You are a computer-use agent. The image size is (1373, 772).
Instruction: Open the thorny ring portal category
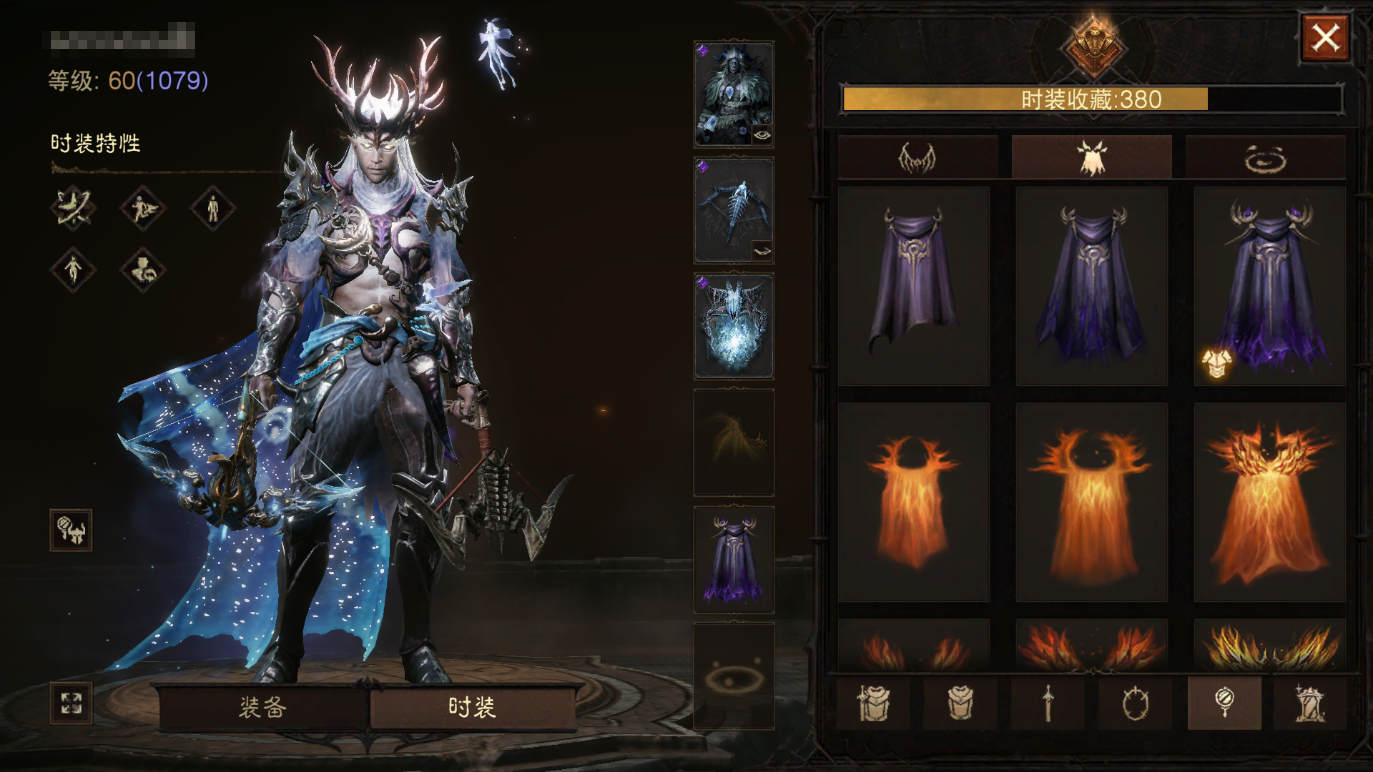[1135, 702]
